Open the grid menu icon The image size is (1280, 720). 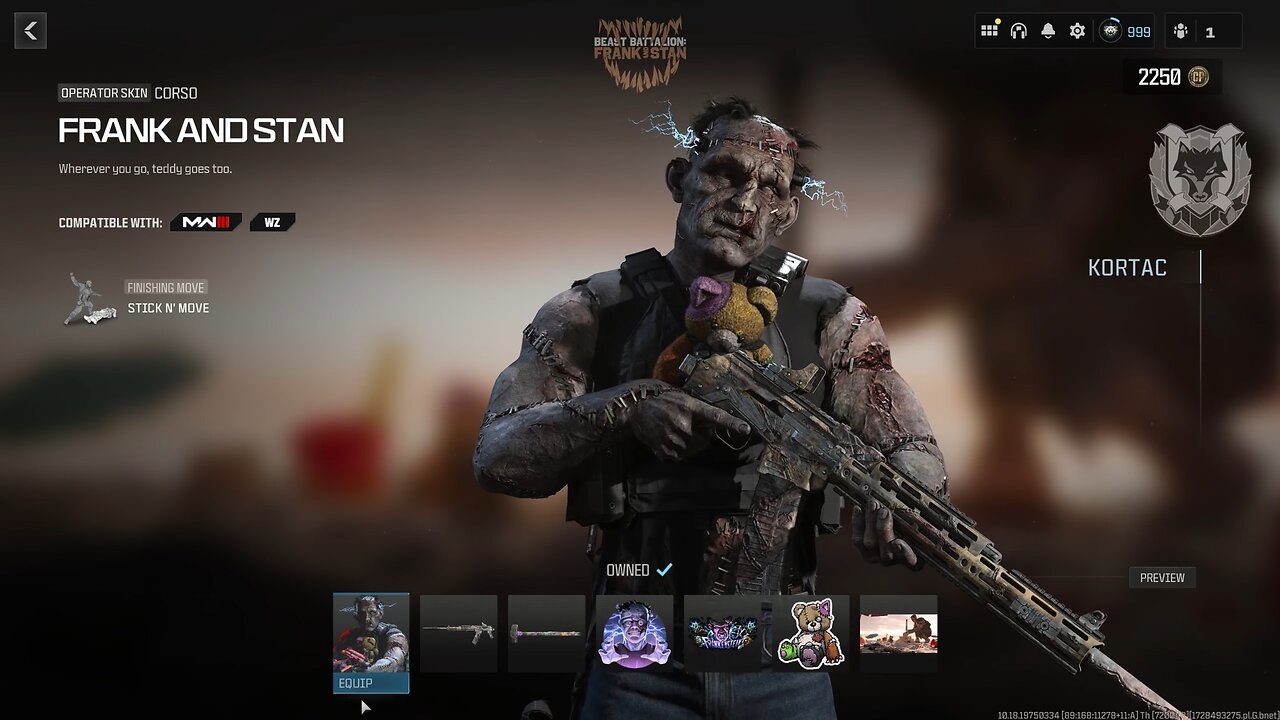click(989, 31)
